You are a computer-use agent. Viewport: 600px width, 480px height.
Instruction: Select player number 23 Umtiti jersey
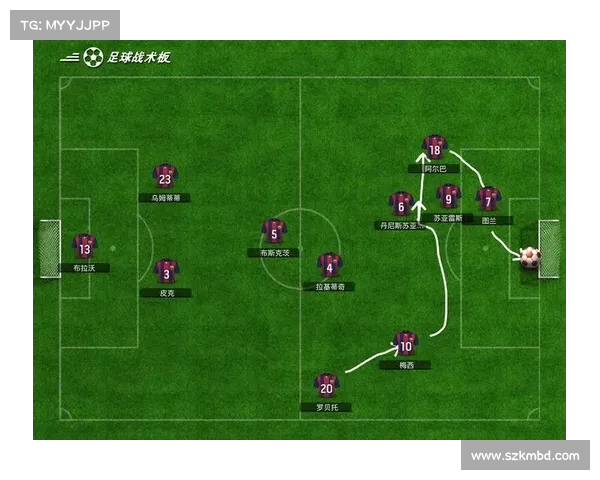coord(165,177)
